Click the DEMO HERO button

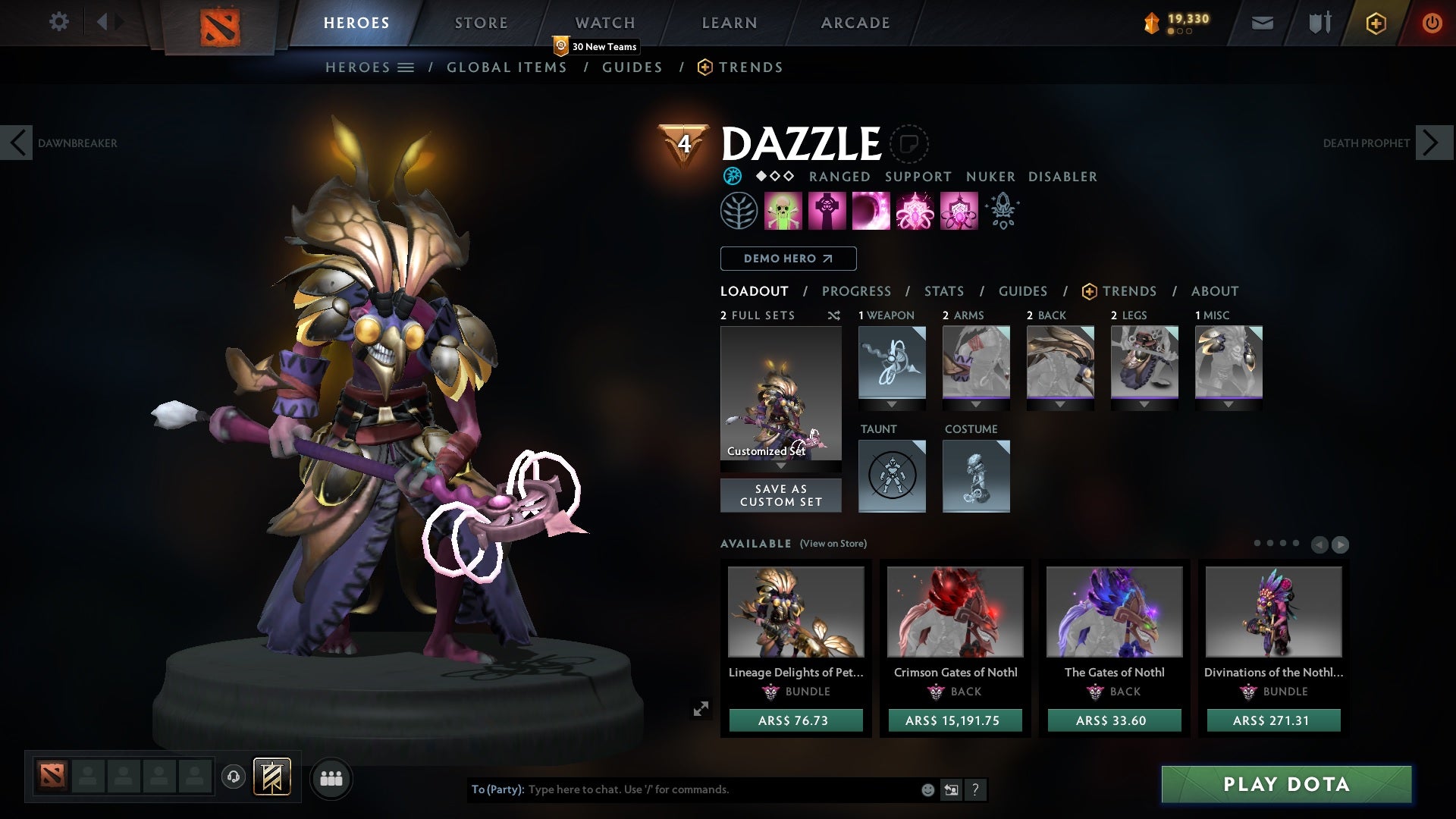[788, 259]
